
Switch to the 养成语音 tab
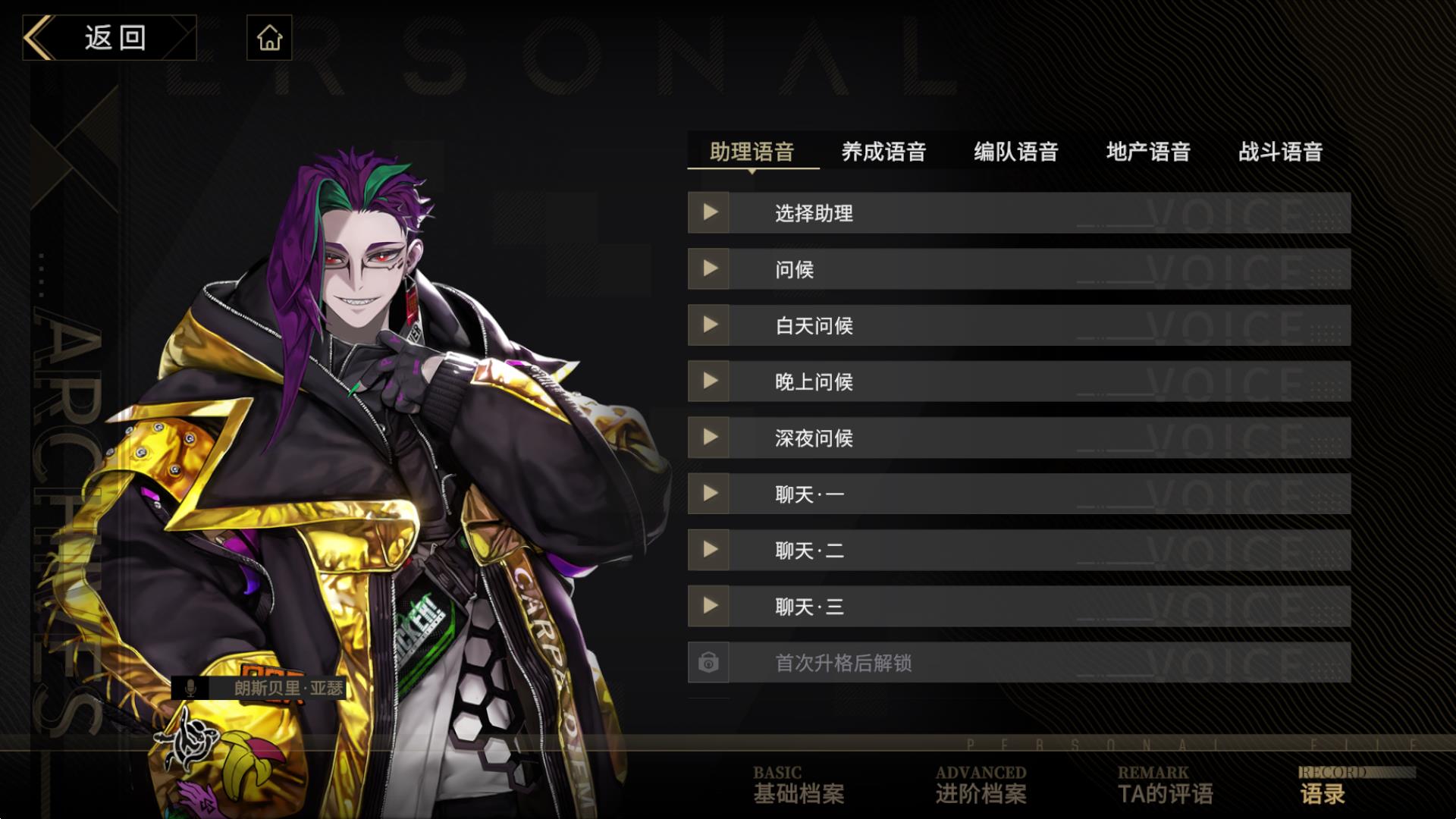click(885, 152)
